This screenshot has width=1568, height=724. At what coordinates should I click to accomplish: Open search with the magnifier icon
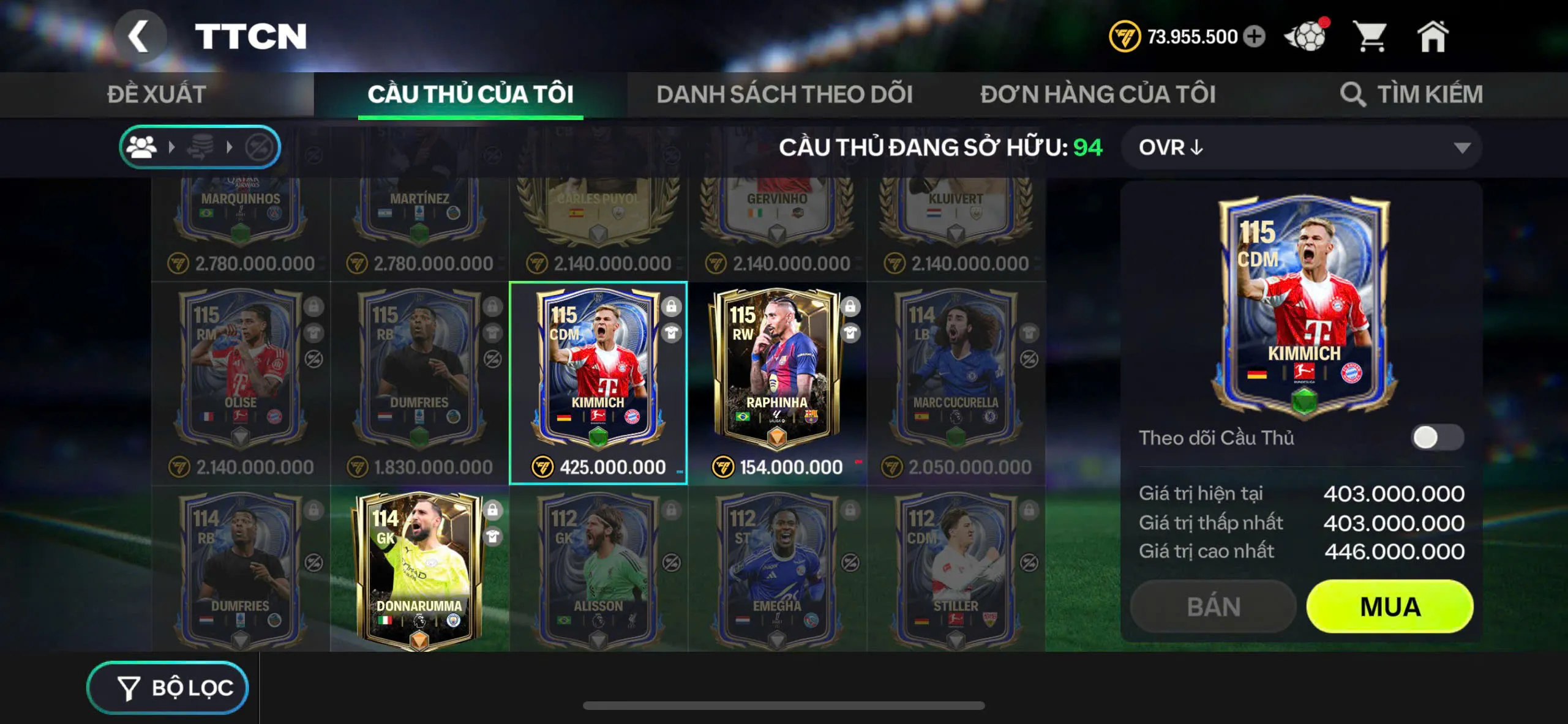(x=1352, y=94)
